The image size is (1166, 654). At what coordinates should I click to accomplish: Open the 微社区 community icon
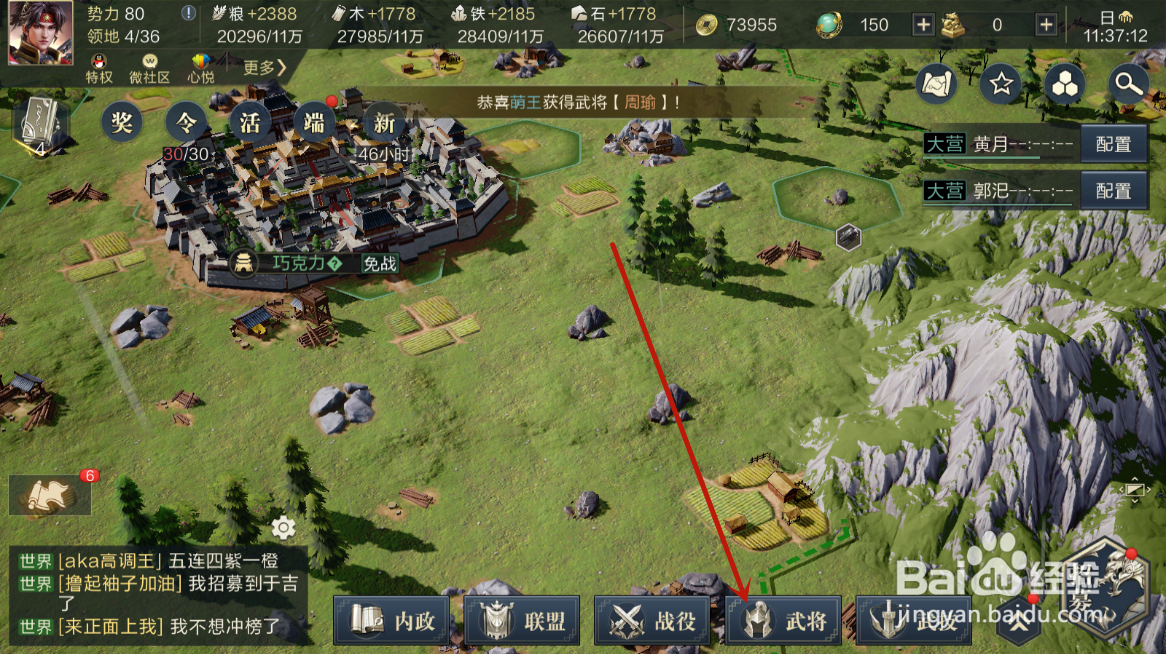tap(150, 68)
